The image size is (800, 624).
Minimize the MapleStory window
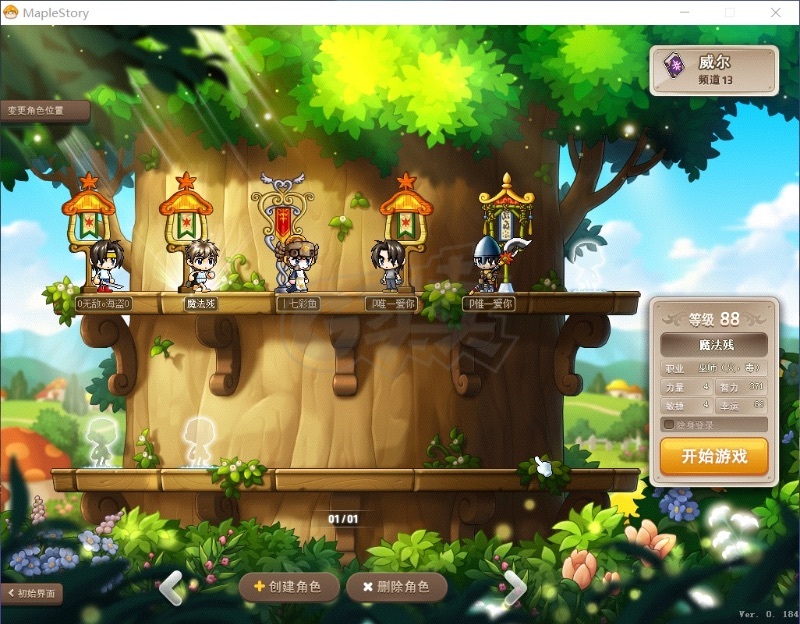click(x=685, y=12)
